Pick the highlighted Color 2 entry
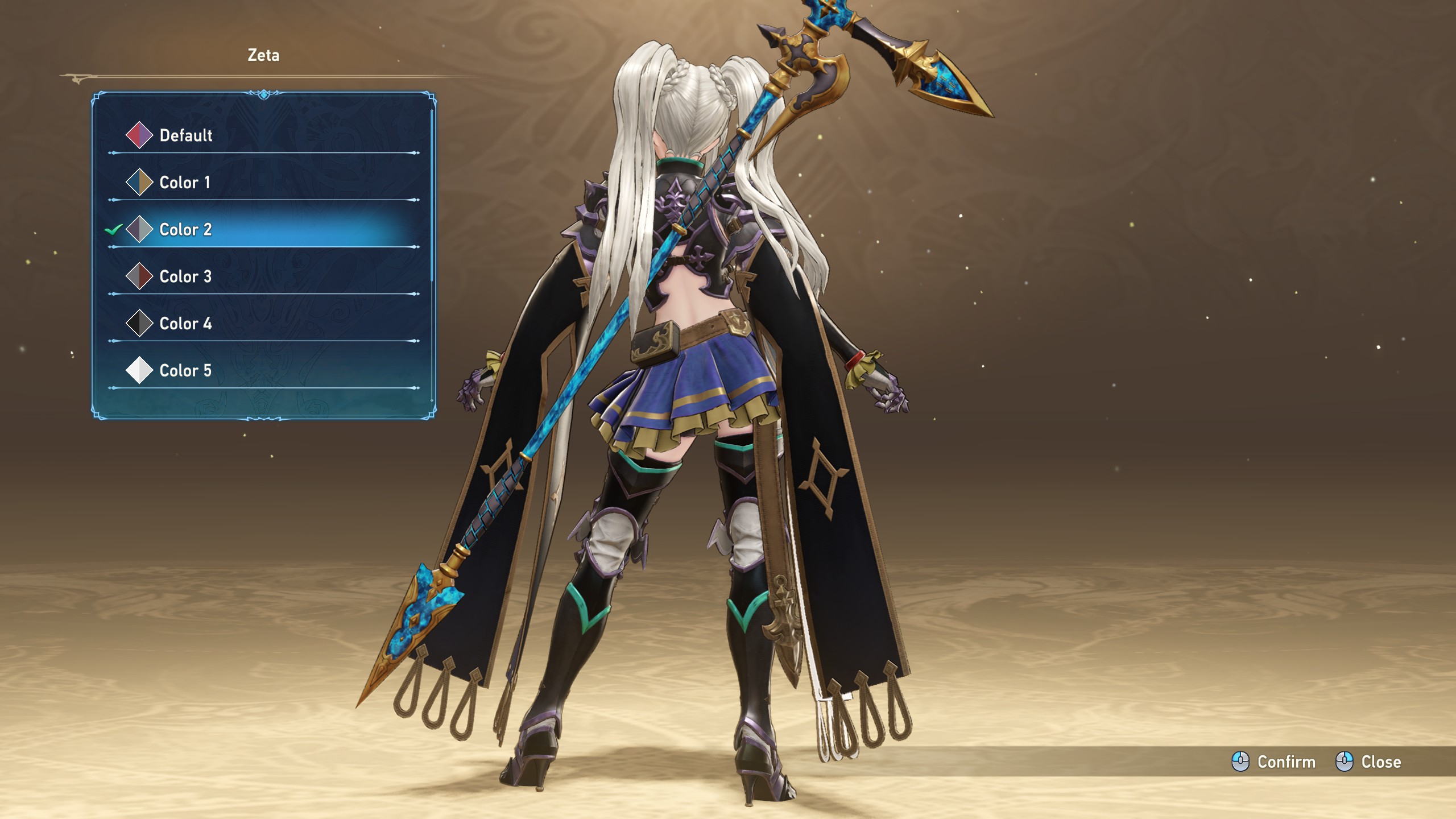1456x819 pixels. pyautogui.click(x=185, y=230)
